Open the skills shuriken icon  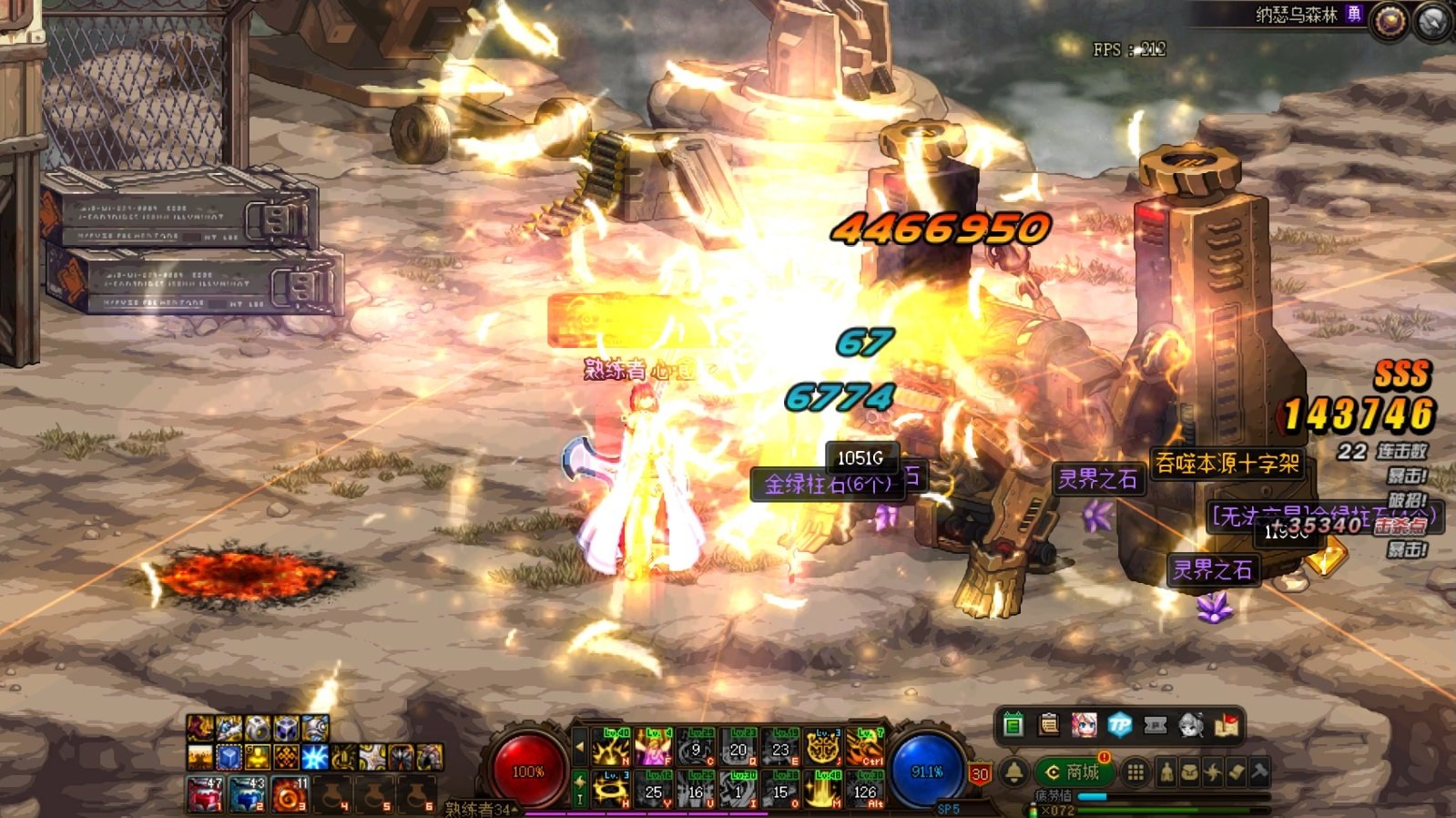(1213, 772)
